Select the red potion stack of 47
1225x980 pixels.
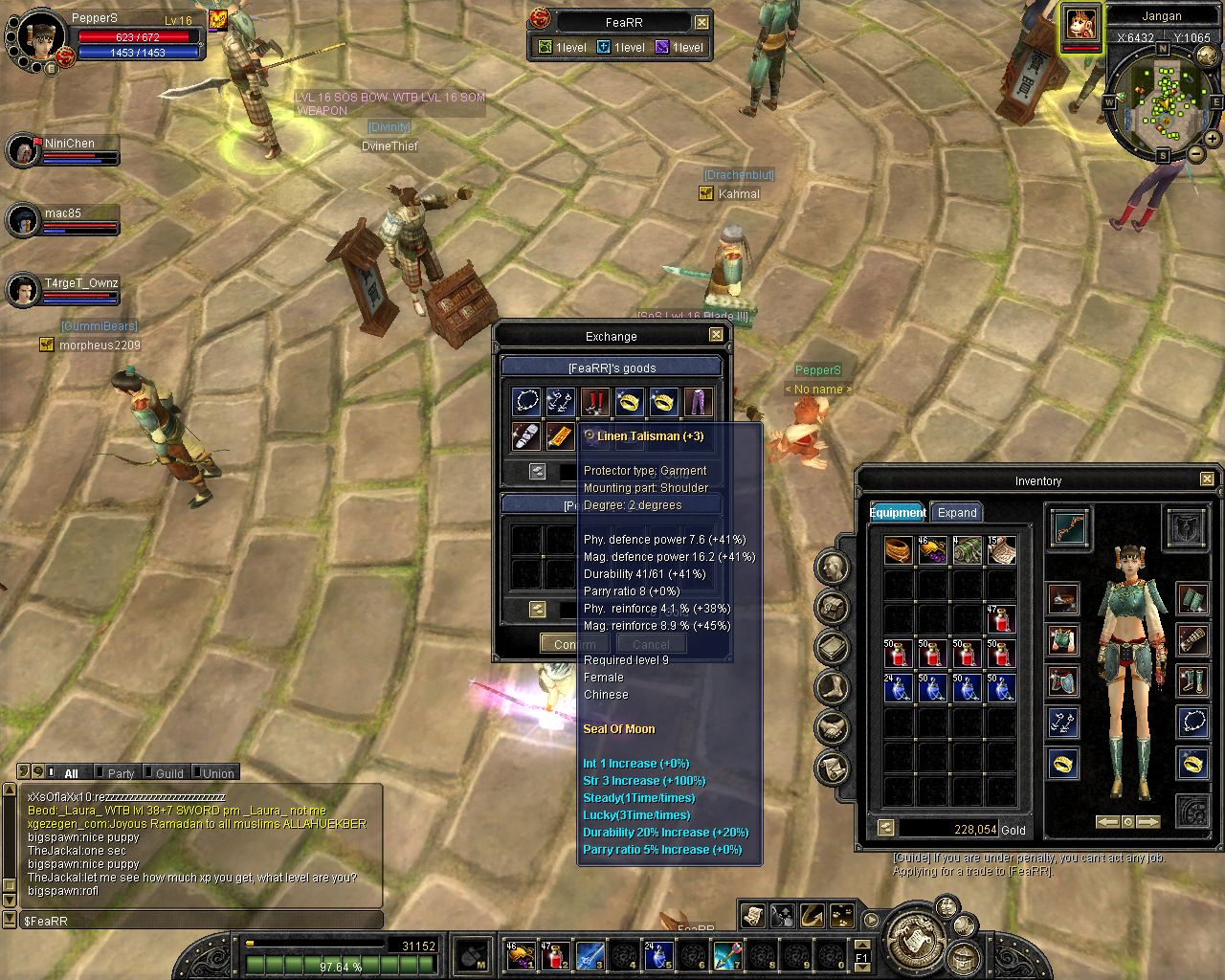click(x=1001, y=619)
